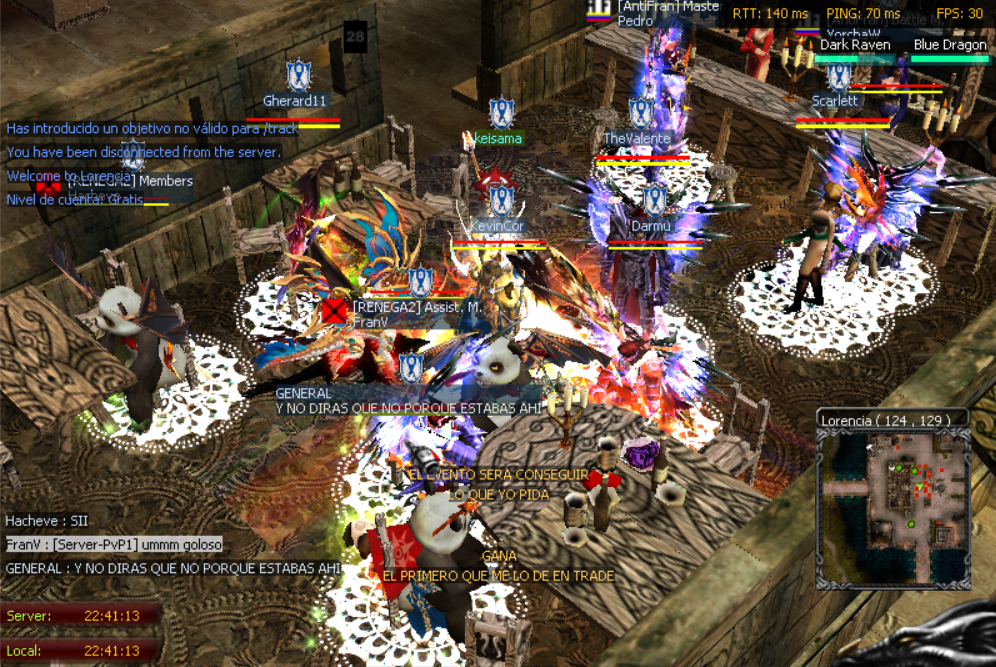This screenshot has width=996, height=667.
Task: Click FranV's Server-PvP1 chat message
Action: coord(113,544)
